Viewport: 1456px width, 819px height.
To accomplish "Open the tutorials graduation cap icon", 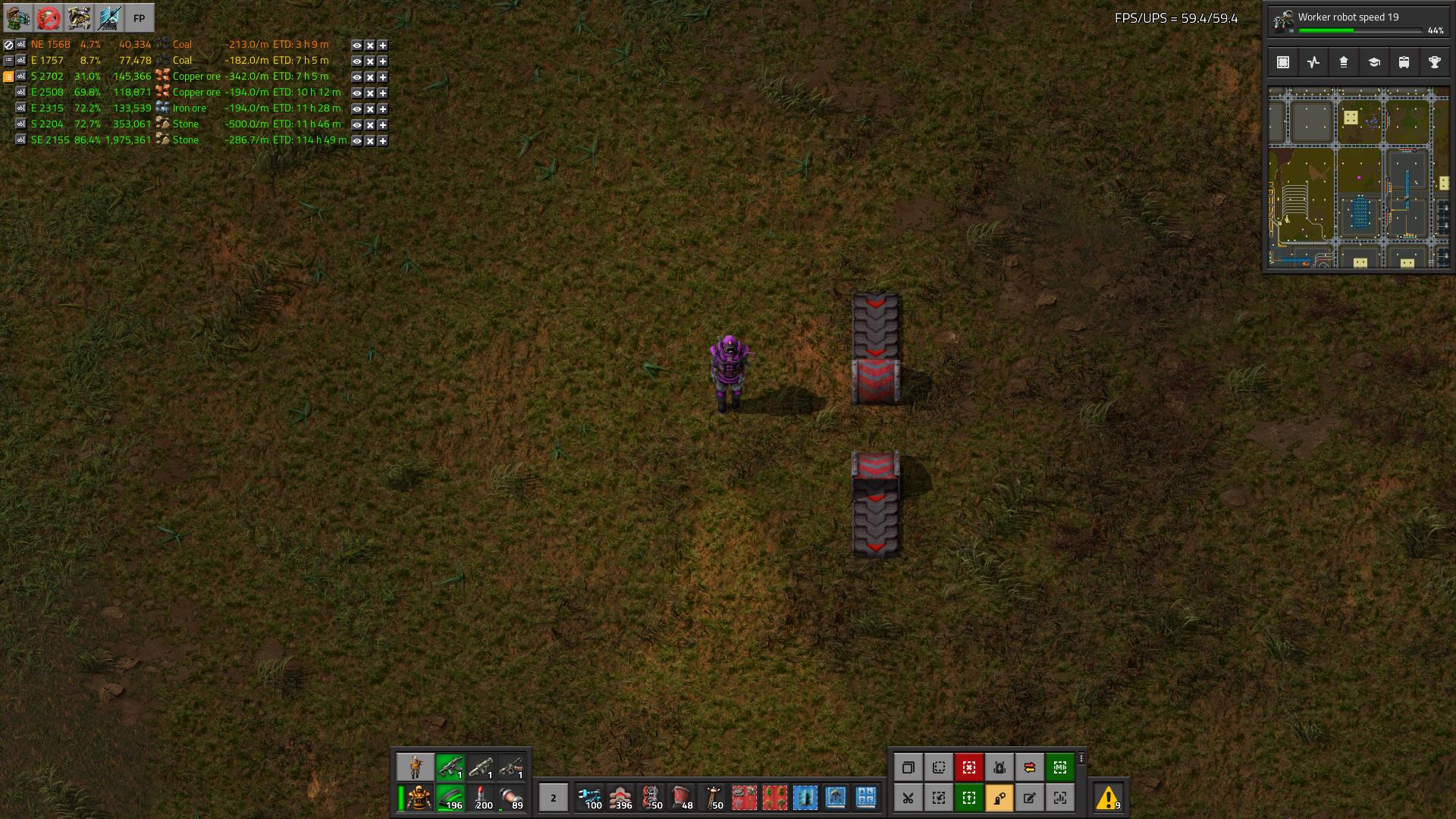I will [1373, 62].
